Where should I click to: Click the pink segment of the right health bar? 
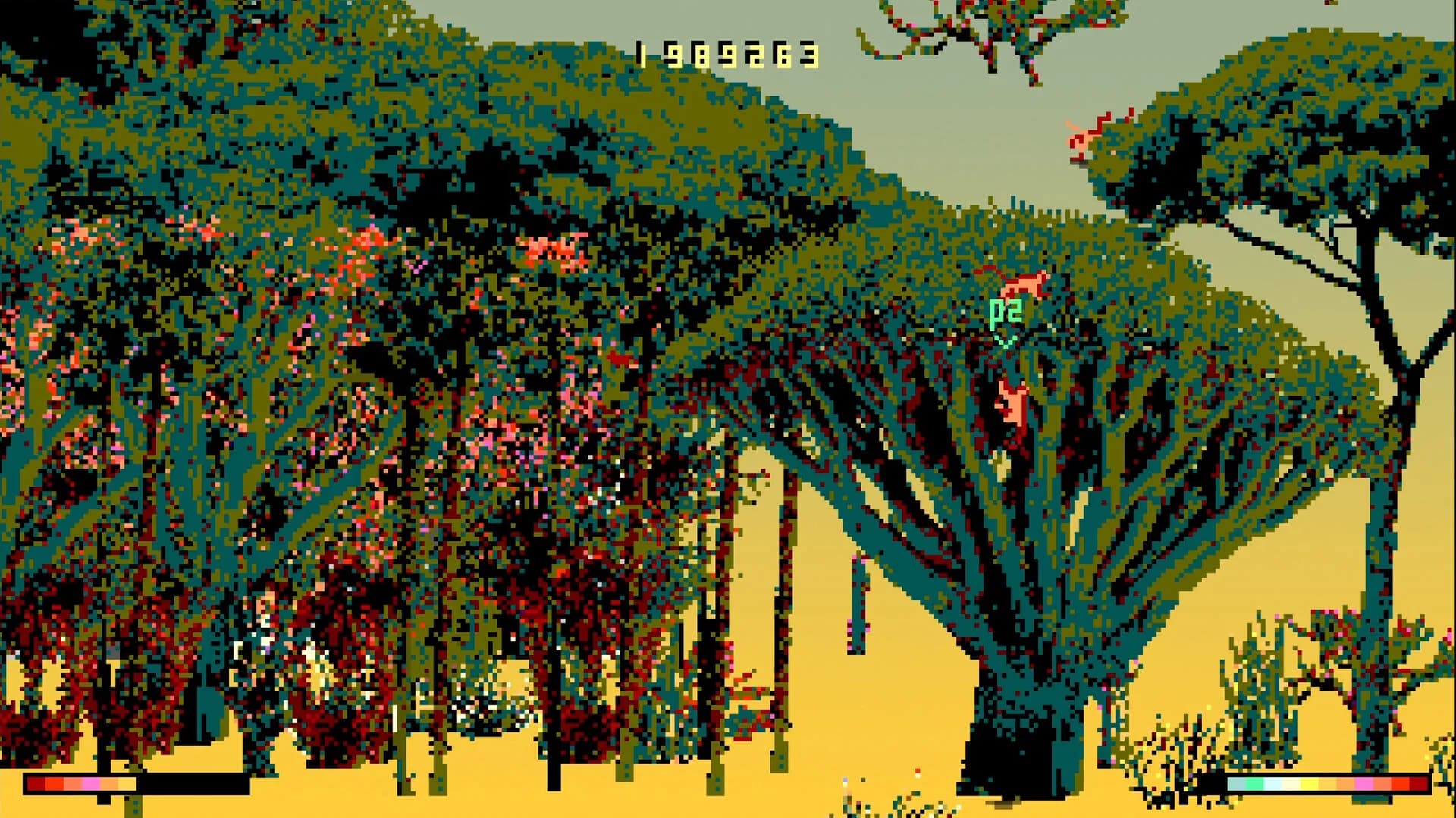1364,783
